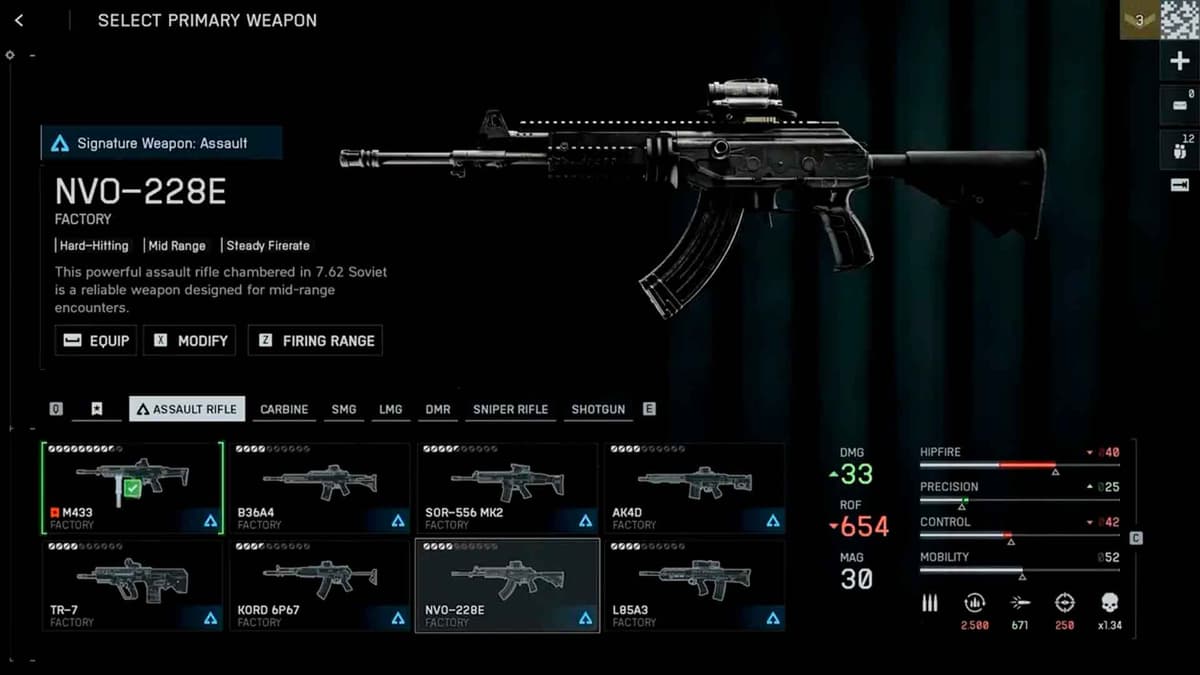The height and width of the screenshot is (675, 1200).
Task: Choose the Assault Rifle tab
Action: click(187, 409)
